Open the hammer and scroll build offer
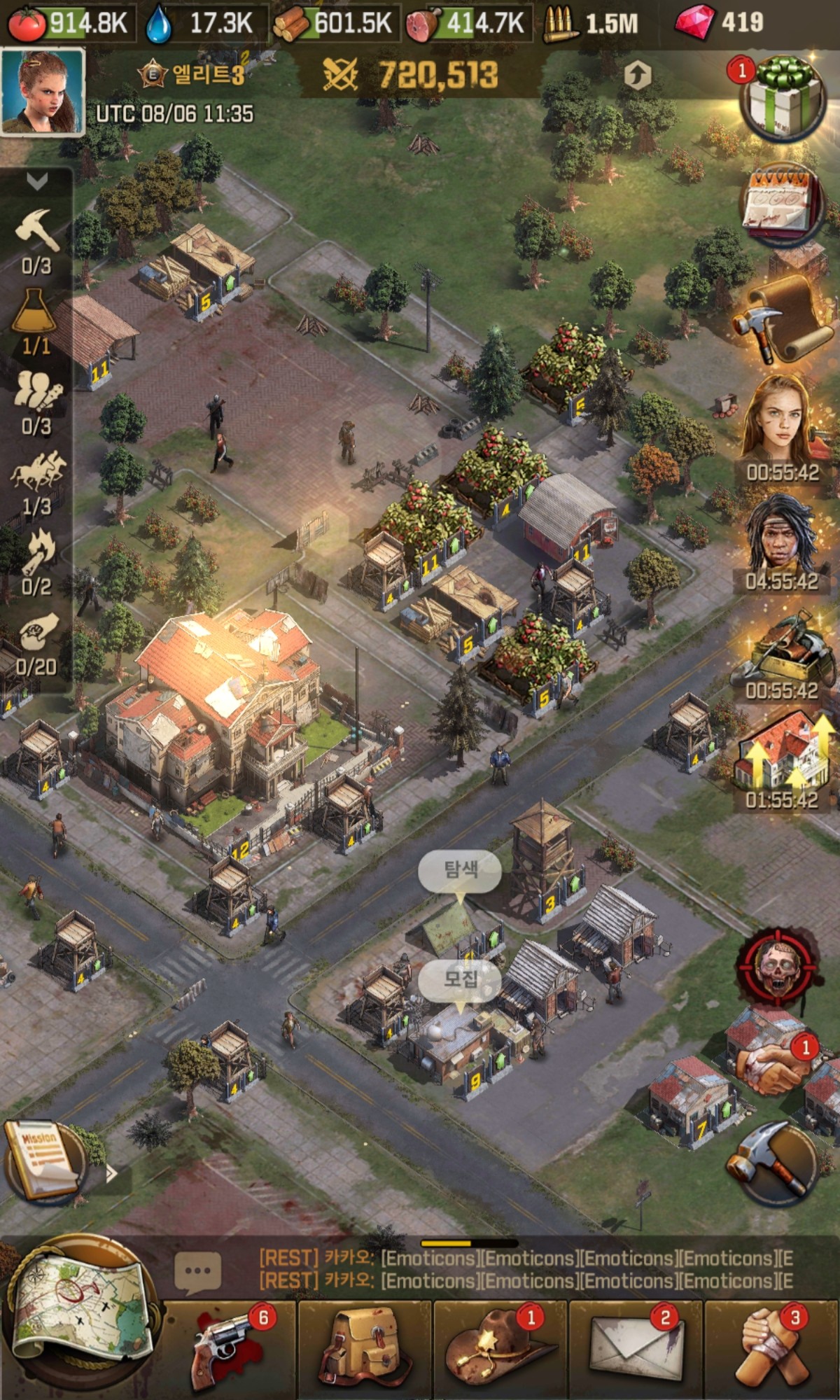The image size is (840, 1400). coord(783,318)
